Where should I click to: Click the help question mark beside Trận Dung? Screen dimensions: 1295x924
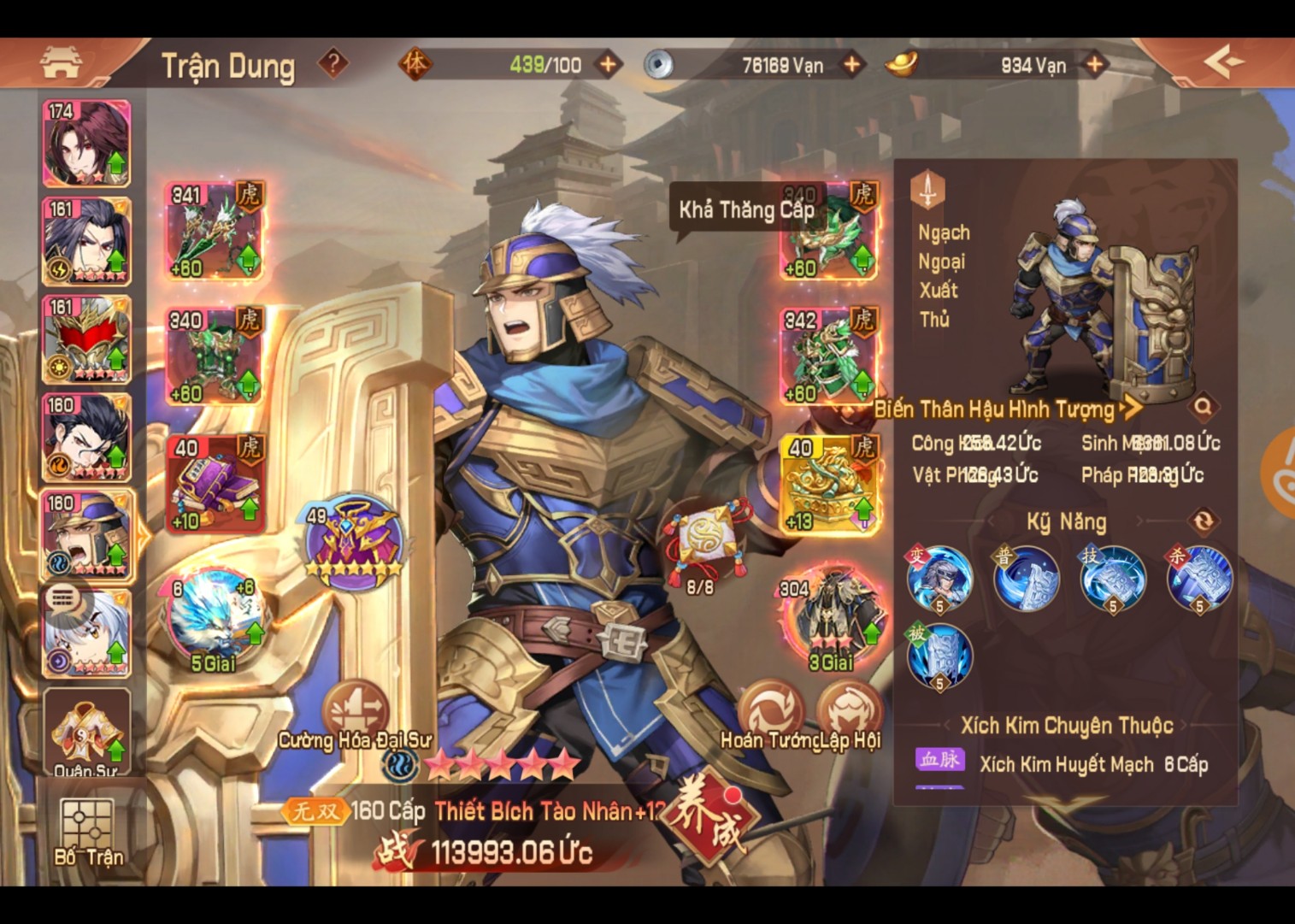coord(332,63)
